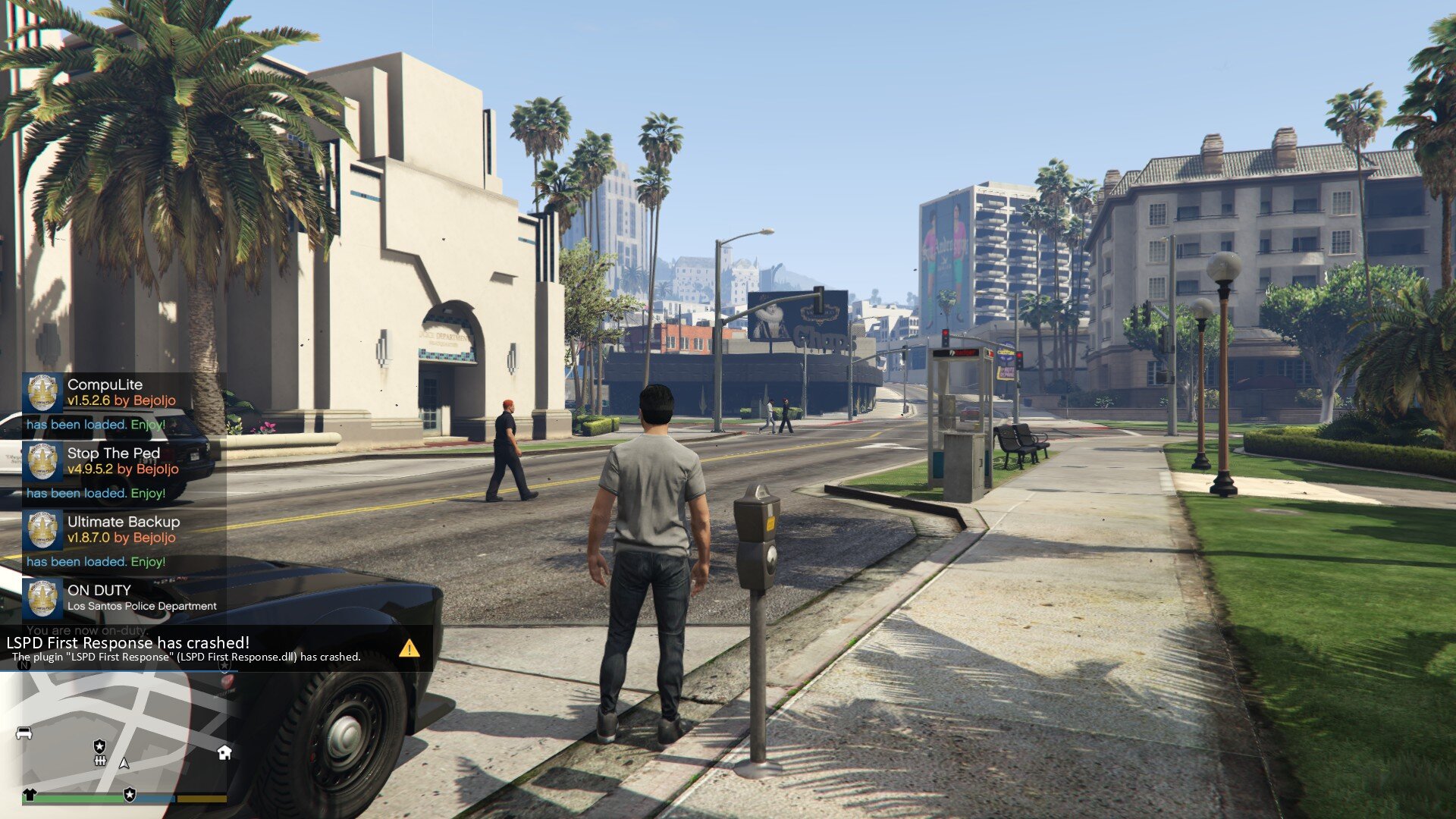1456x819 pixels.
Task: Click the jail bars blip on minimap
Action: click(99, 760)
